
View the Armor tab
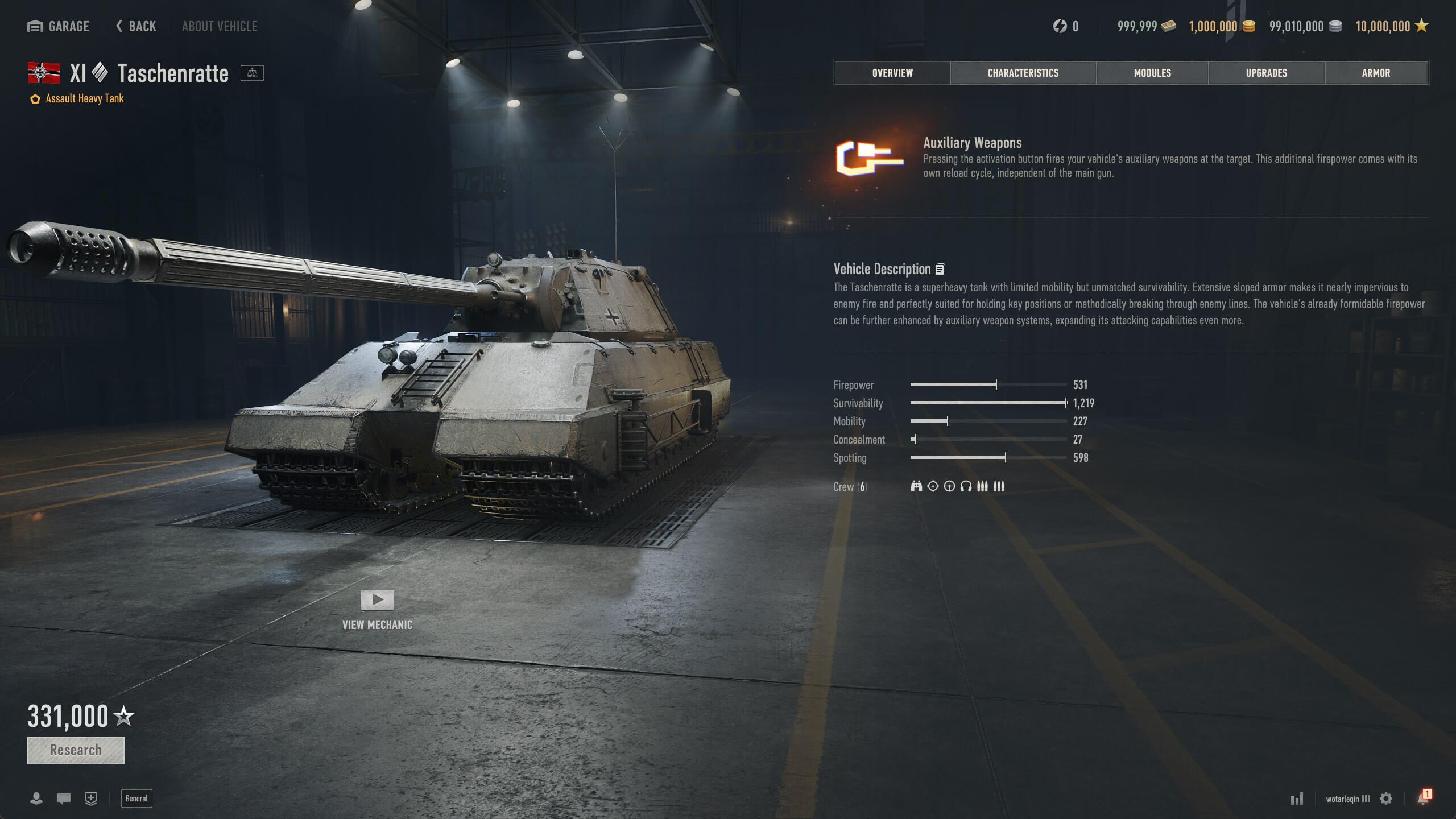(x=1376, y=73)
